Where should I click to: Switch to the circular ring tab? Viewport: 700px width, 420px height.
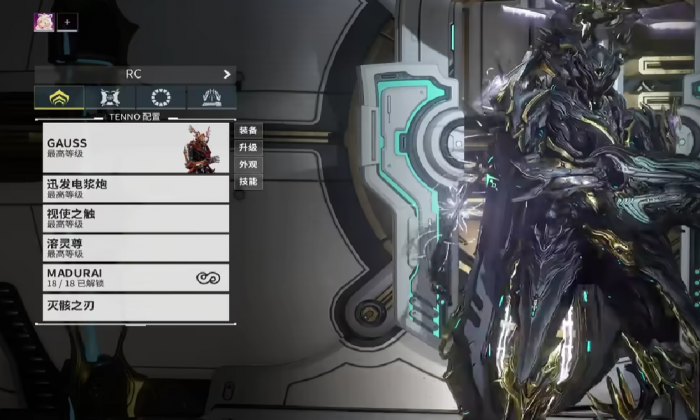click(160, 97)
